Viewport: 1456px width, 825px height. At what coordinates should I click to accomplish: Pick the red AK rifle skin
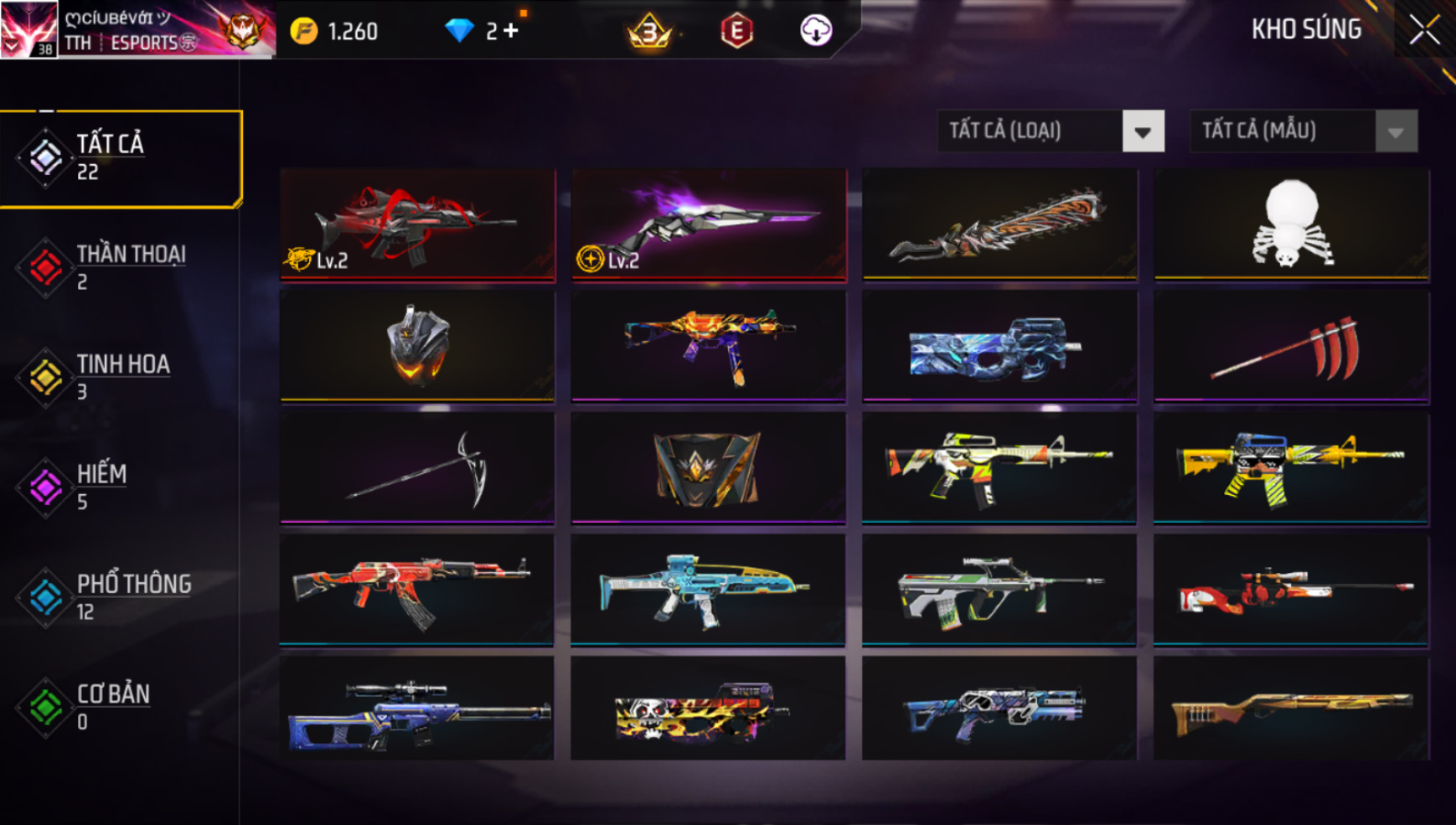click(417, 589)
